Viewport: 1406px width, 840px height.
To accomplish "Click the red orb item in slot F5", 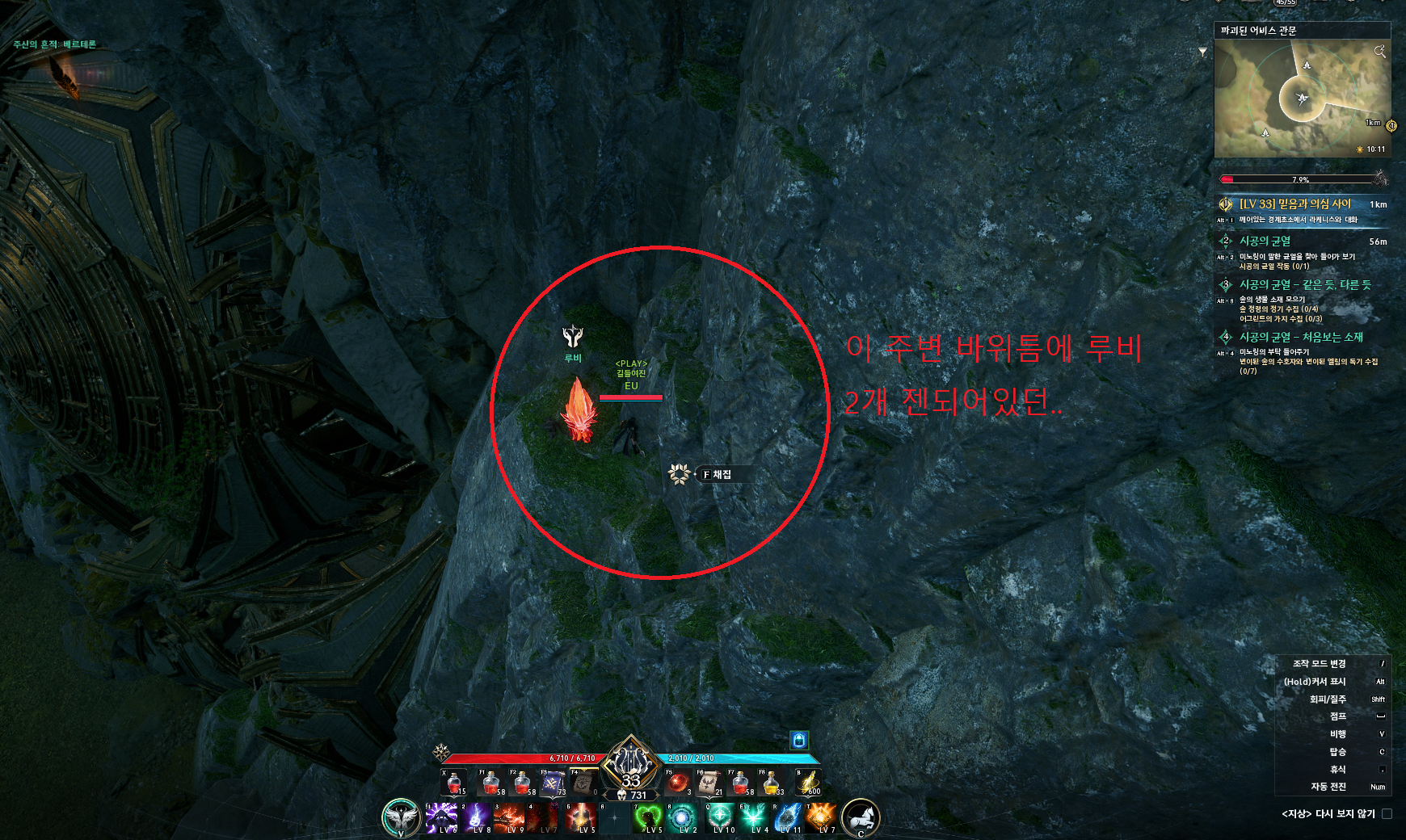I will pos(679,781).
